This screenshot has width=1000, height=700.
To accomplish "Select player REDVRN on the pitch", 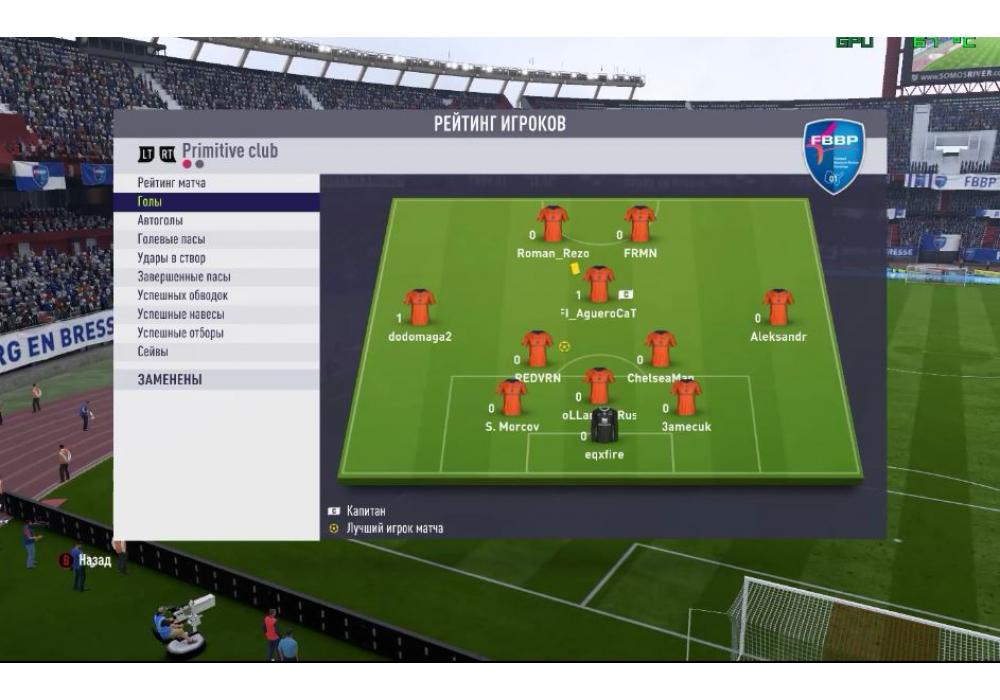I will pos(537,350).
